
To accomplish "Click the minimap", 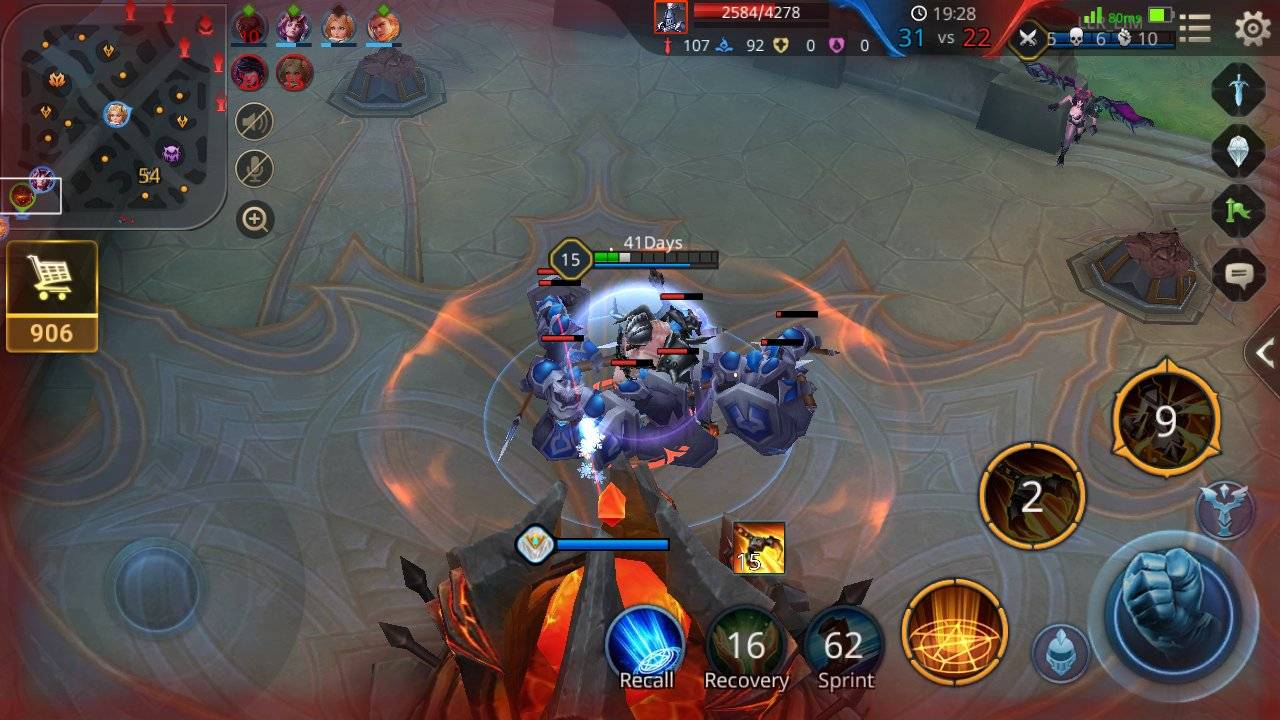I will 113,113.
